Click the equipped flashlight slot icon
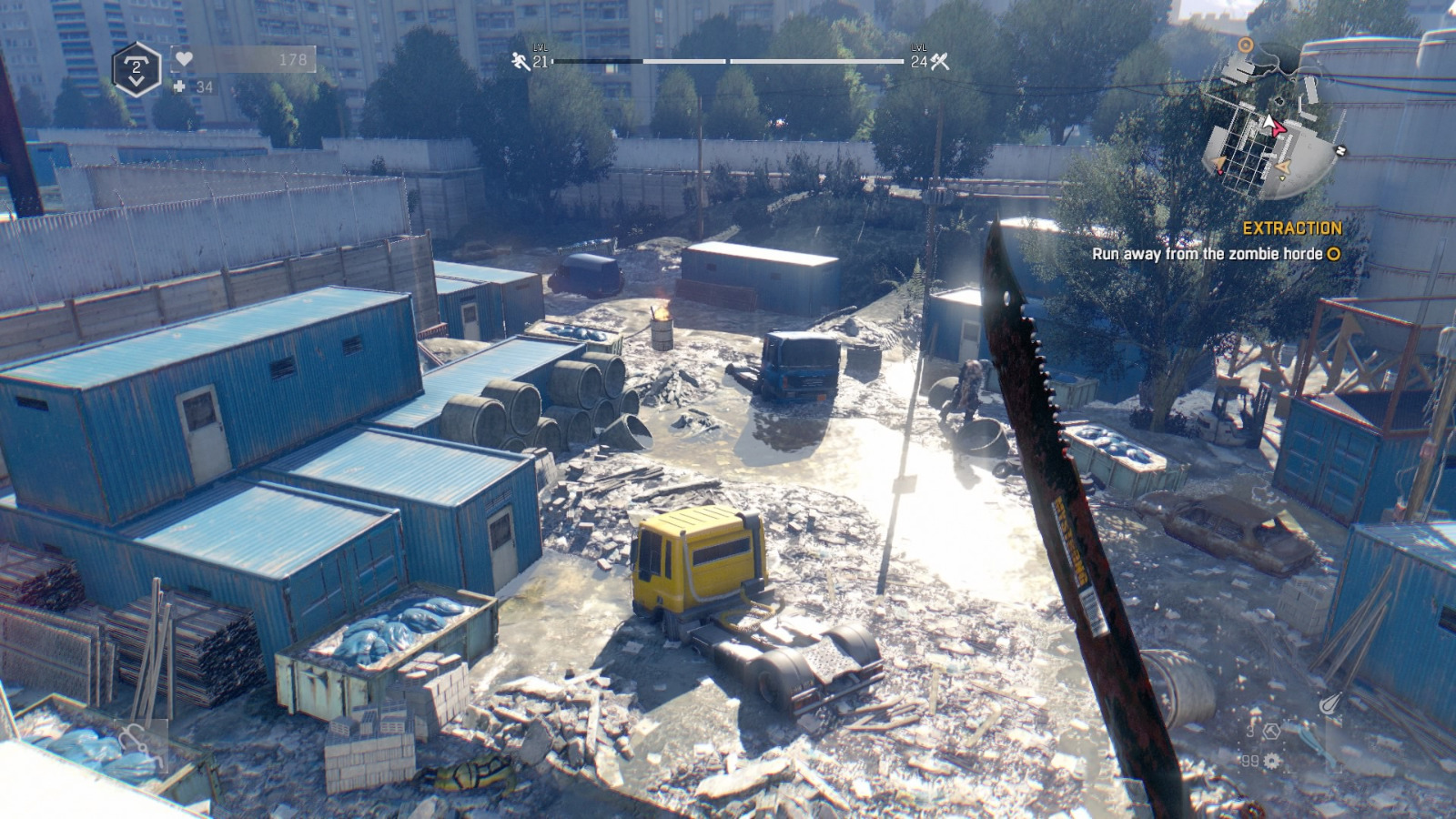Viewport: 1456px width, 819px height. click(x=1329, y=703)
